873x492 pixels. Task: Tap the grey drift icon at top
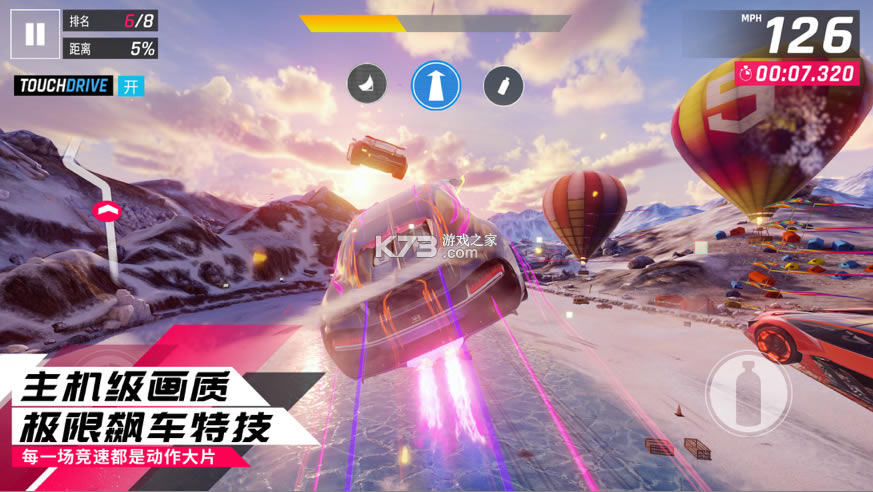coord(367,85)
